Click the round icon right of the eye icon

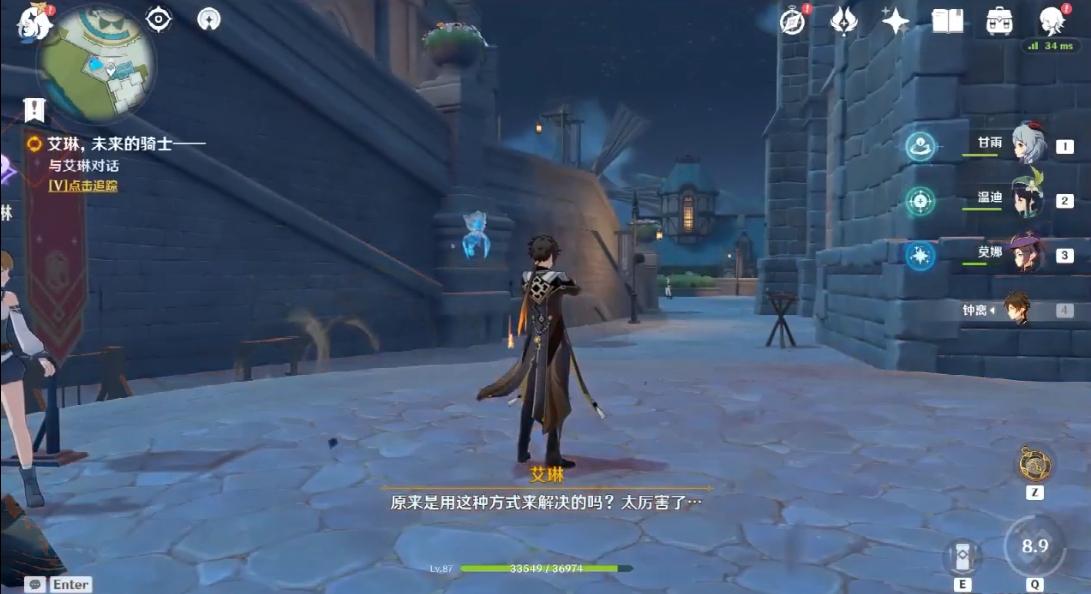[x=209, y=18]
